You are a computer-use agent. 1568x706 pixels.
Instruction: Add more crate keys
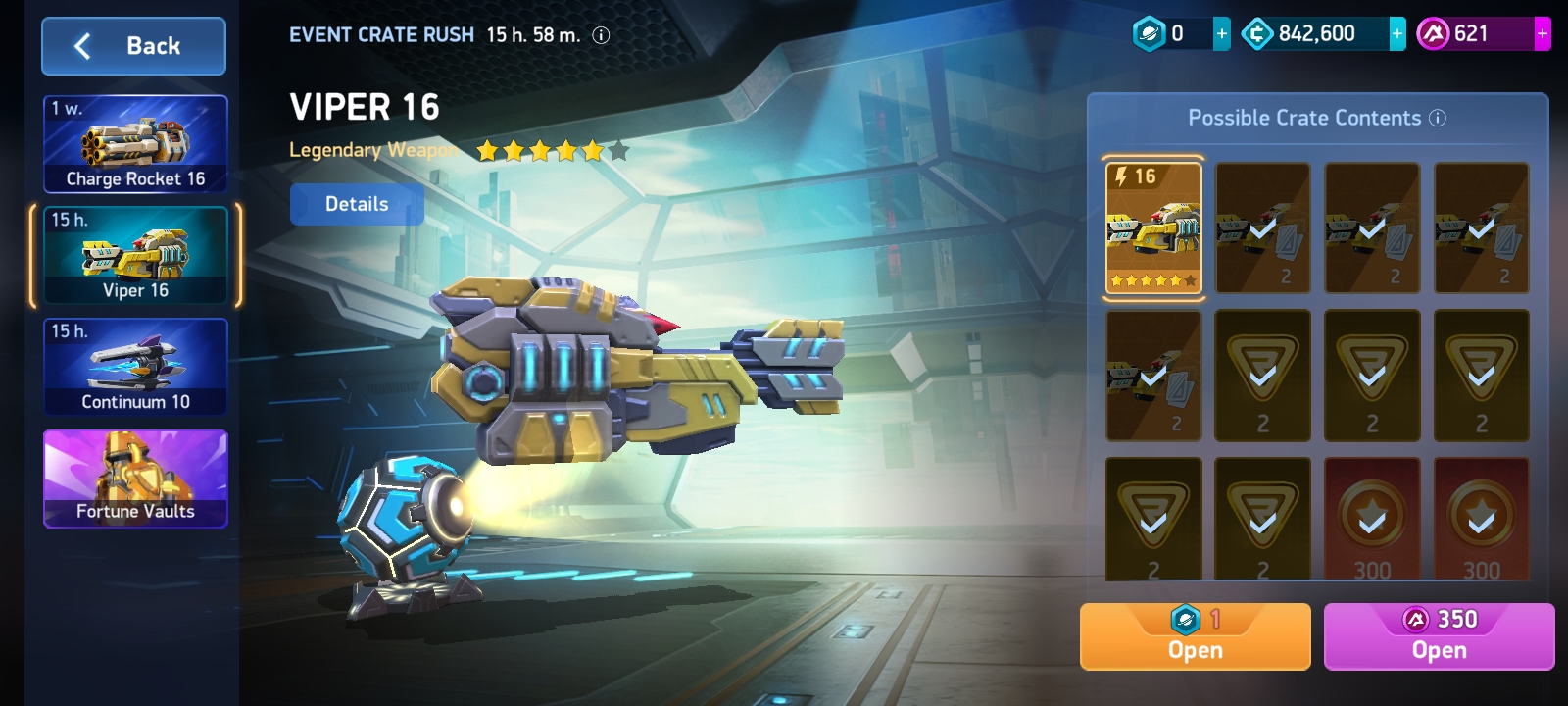(x=1222, y=34)
